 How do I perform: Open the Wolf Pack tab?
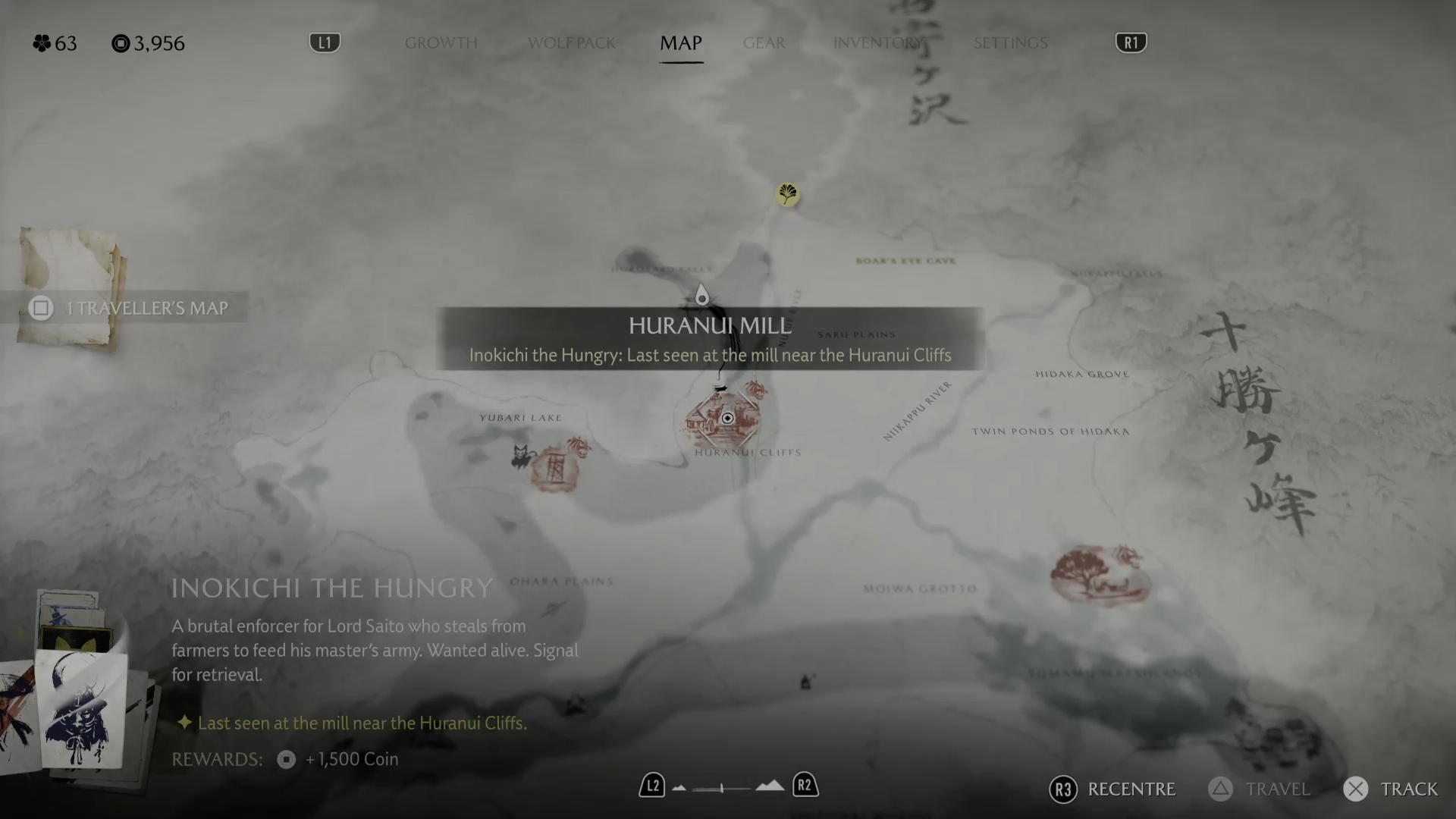[x=571, y=43]
